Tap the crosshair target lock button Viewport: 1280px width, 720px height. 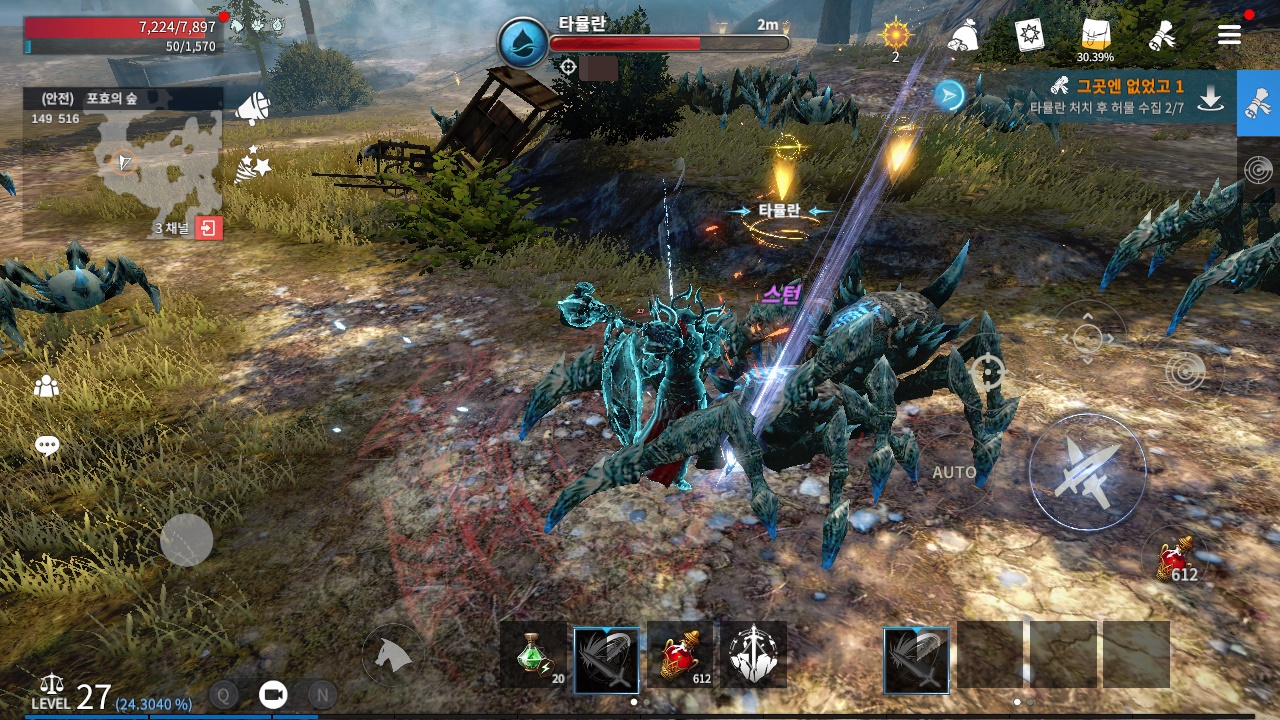coord(987,373)
